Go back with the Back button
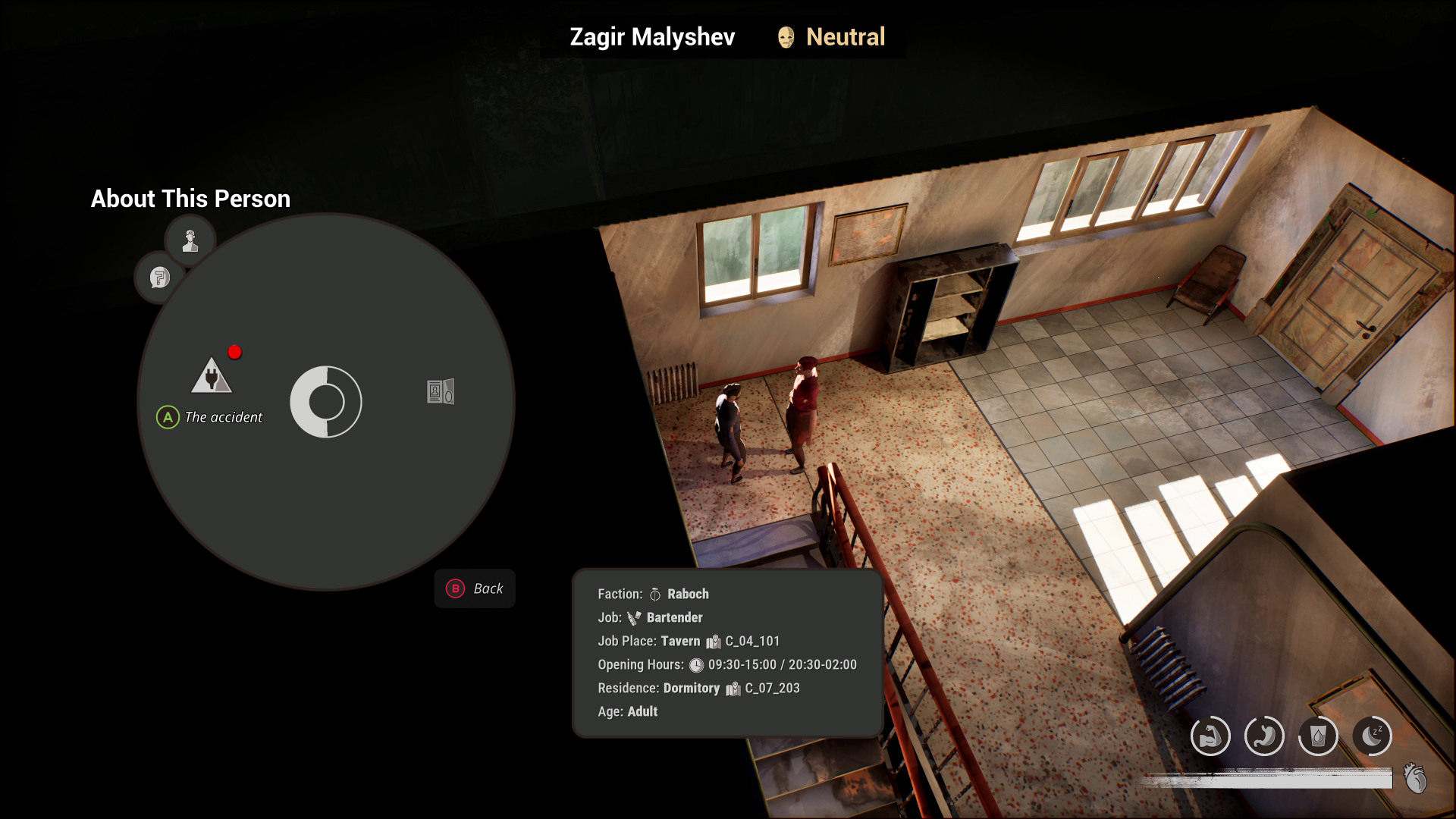 [475, 588]
